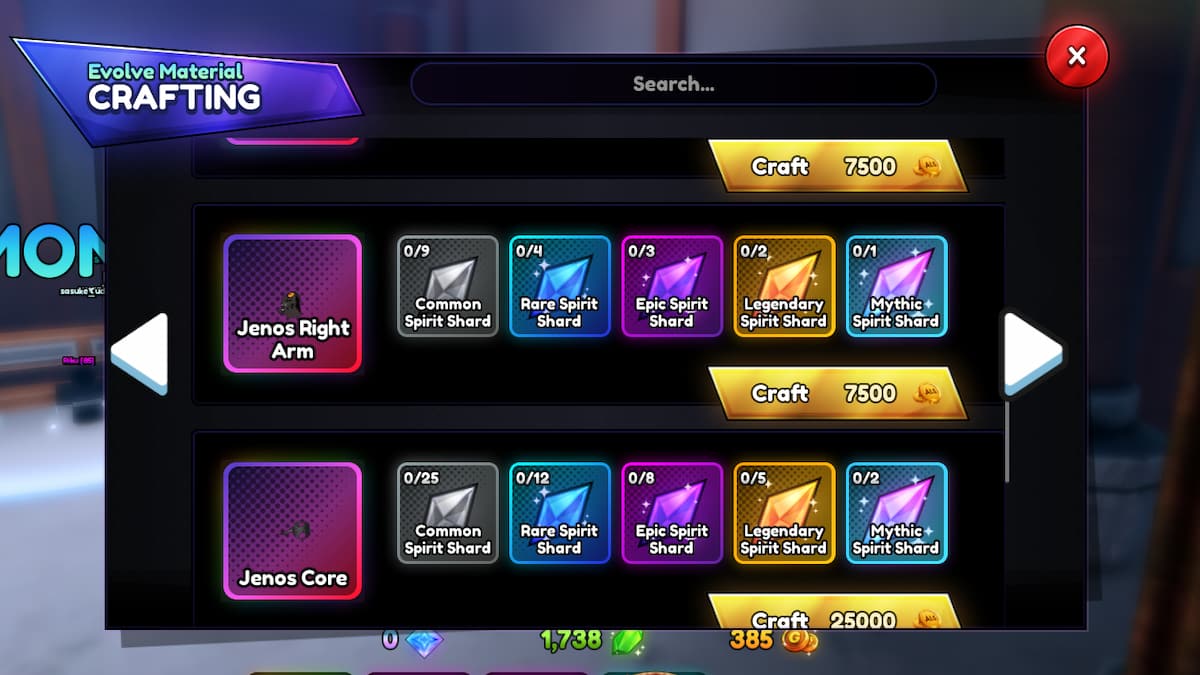
Task: Select Mythic Spirit Shard 0/1 ingredient
Action: 896,286
